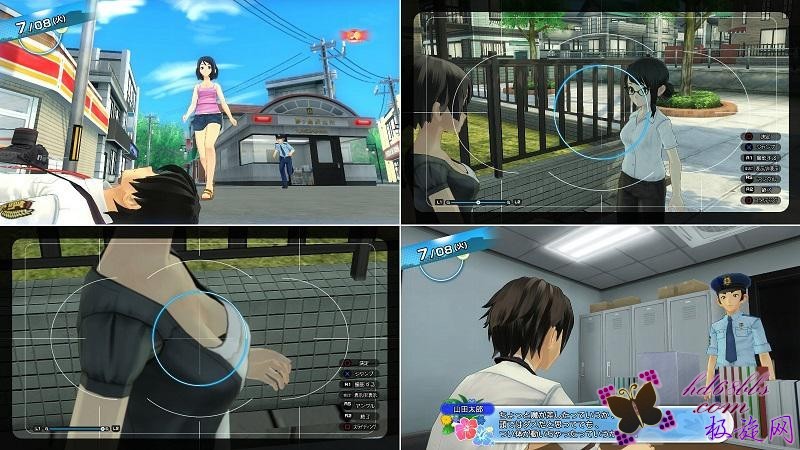Adjust the zoom slider in the glasses girl camera view
The height and width of the screenshot is (450, 800).
tap(478, 201)
